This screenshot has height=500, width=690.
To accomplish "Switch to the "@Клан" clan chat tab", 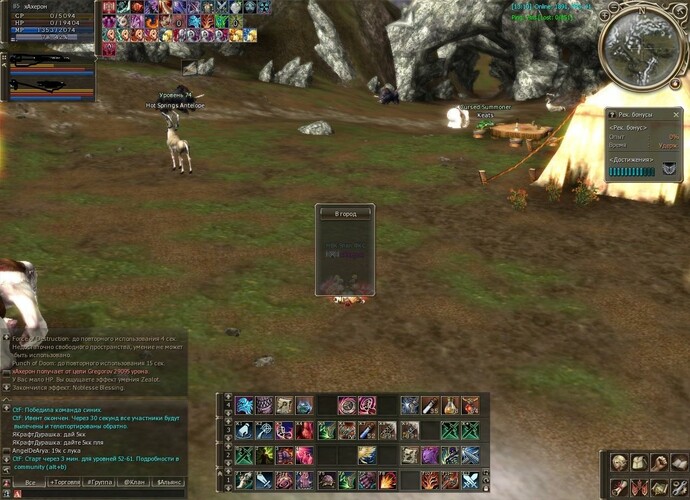I will click(x=135, y=482).
